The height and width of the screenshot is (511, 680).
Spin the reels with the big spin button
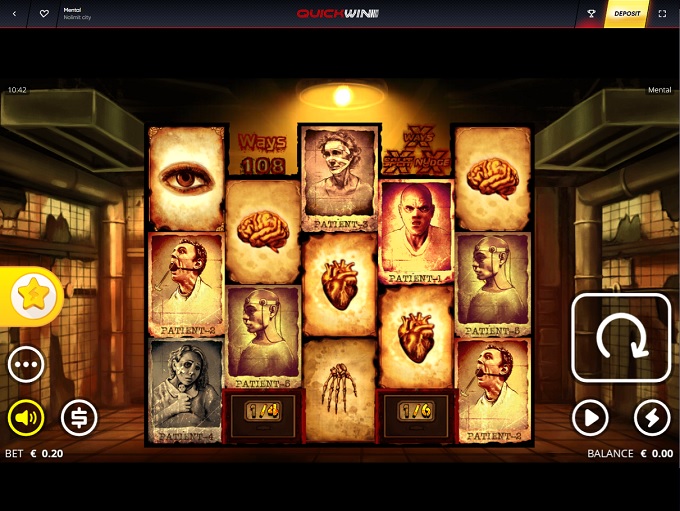(621, 338)
